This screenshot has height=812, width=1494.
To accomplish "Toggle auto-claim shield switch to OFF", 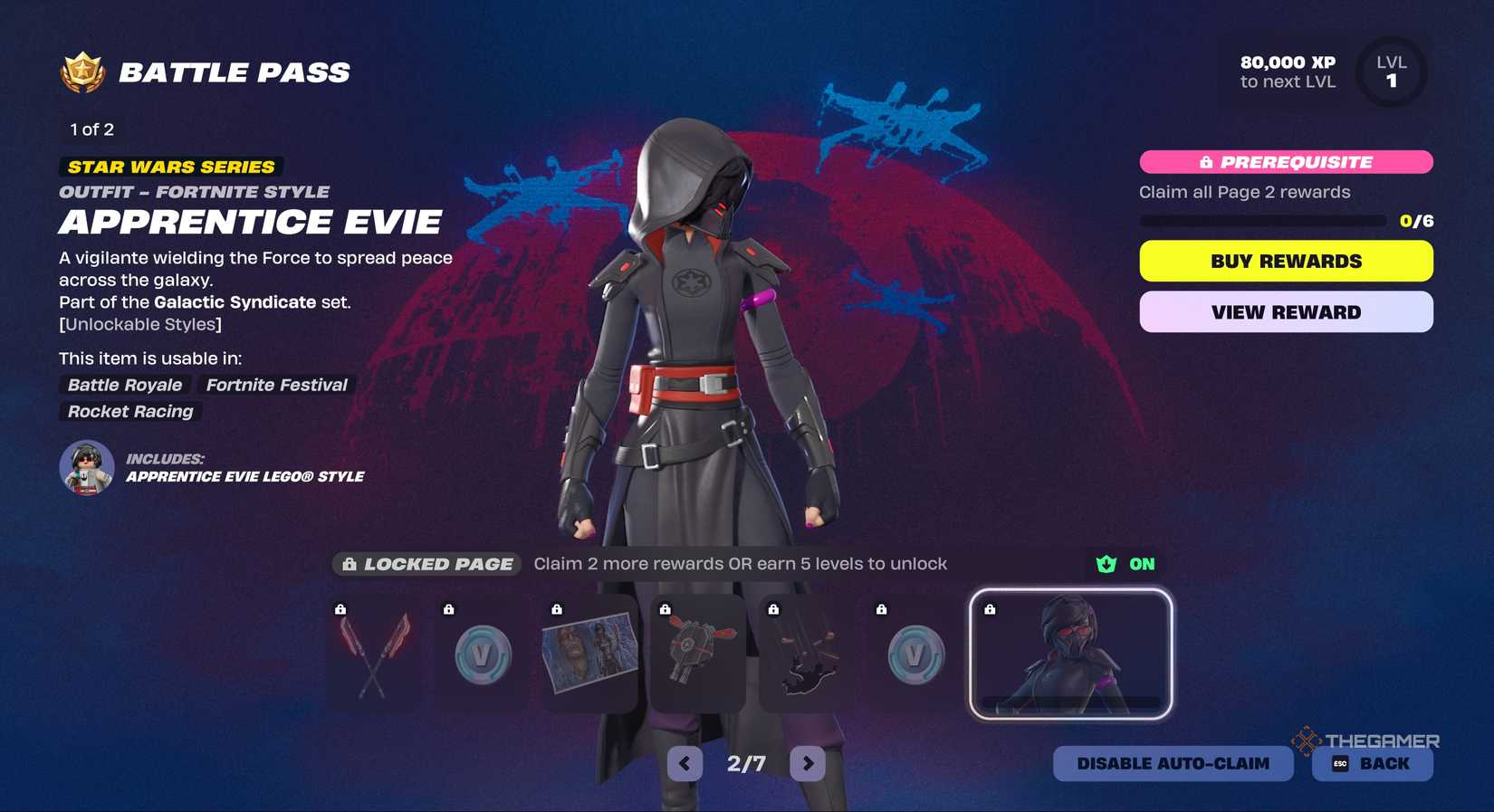I will [x=1107, y=563].
